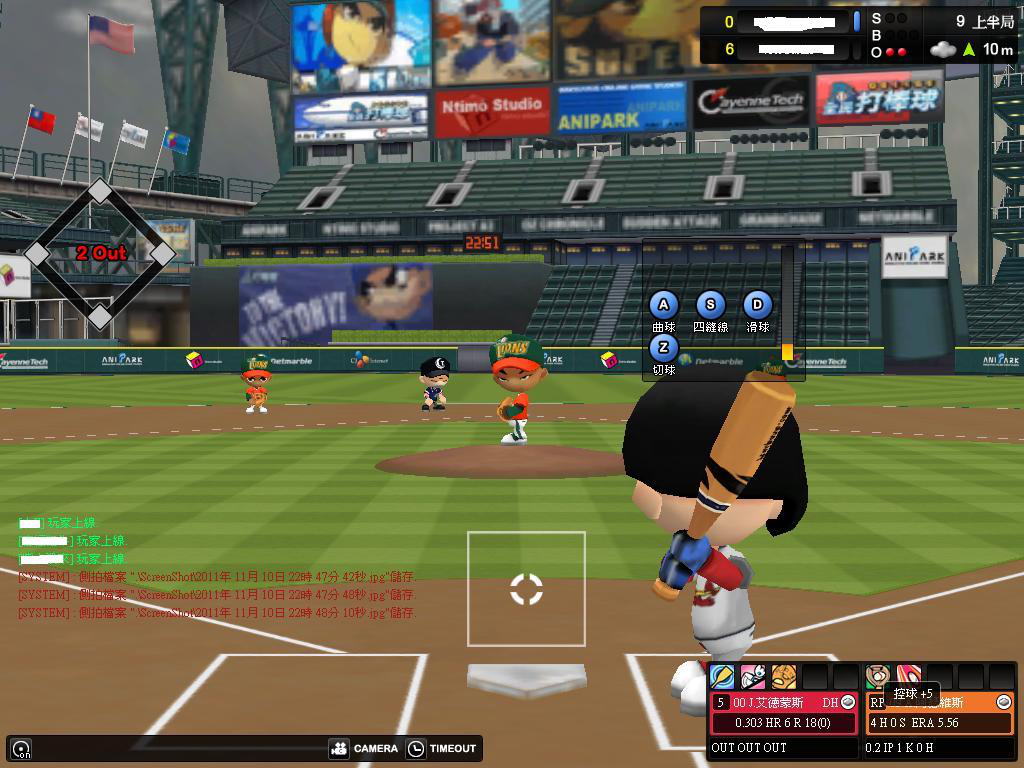Select the blue bat skill icon
This screenshot has height=768, width=1024.
coord(722,677)
